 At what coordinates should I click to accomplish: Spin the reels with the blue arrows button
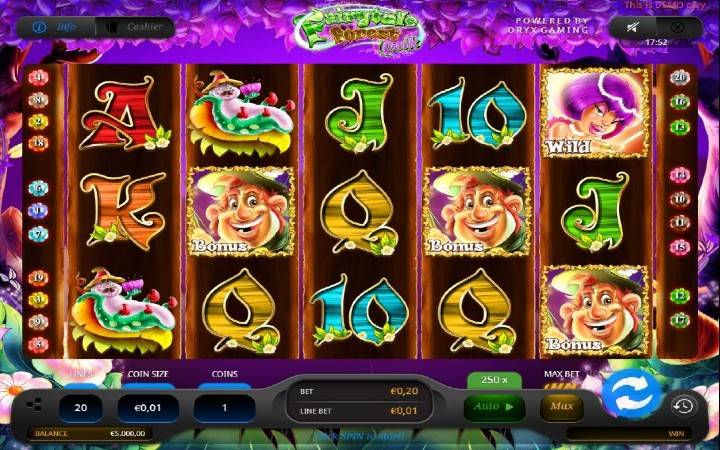coord(629,396)
